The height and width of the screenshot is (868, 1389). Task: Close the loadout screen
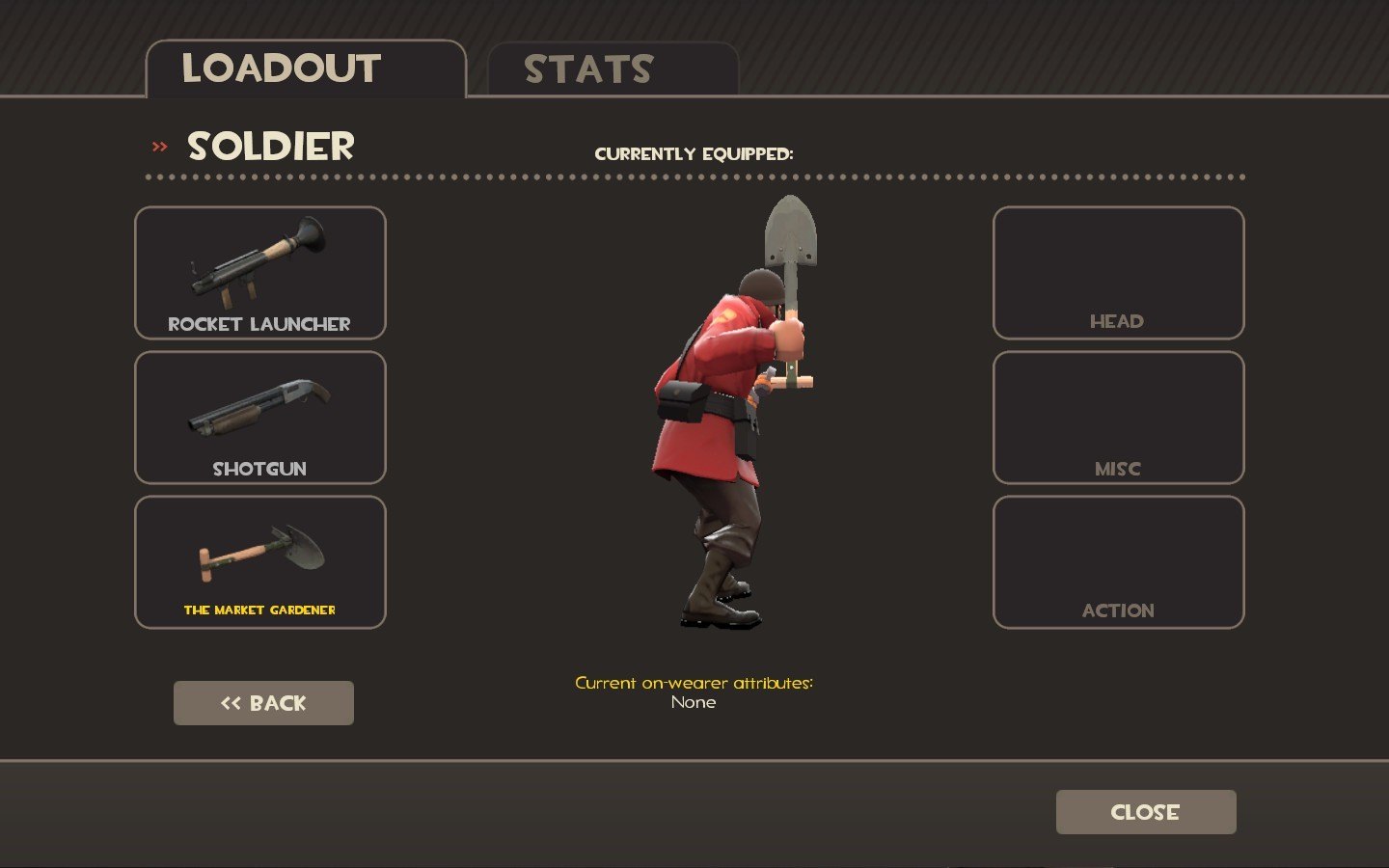tap(1145, 812)
